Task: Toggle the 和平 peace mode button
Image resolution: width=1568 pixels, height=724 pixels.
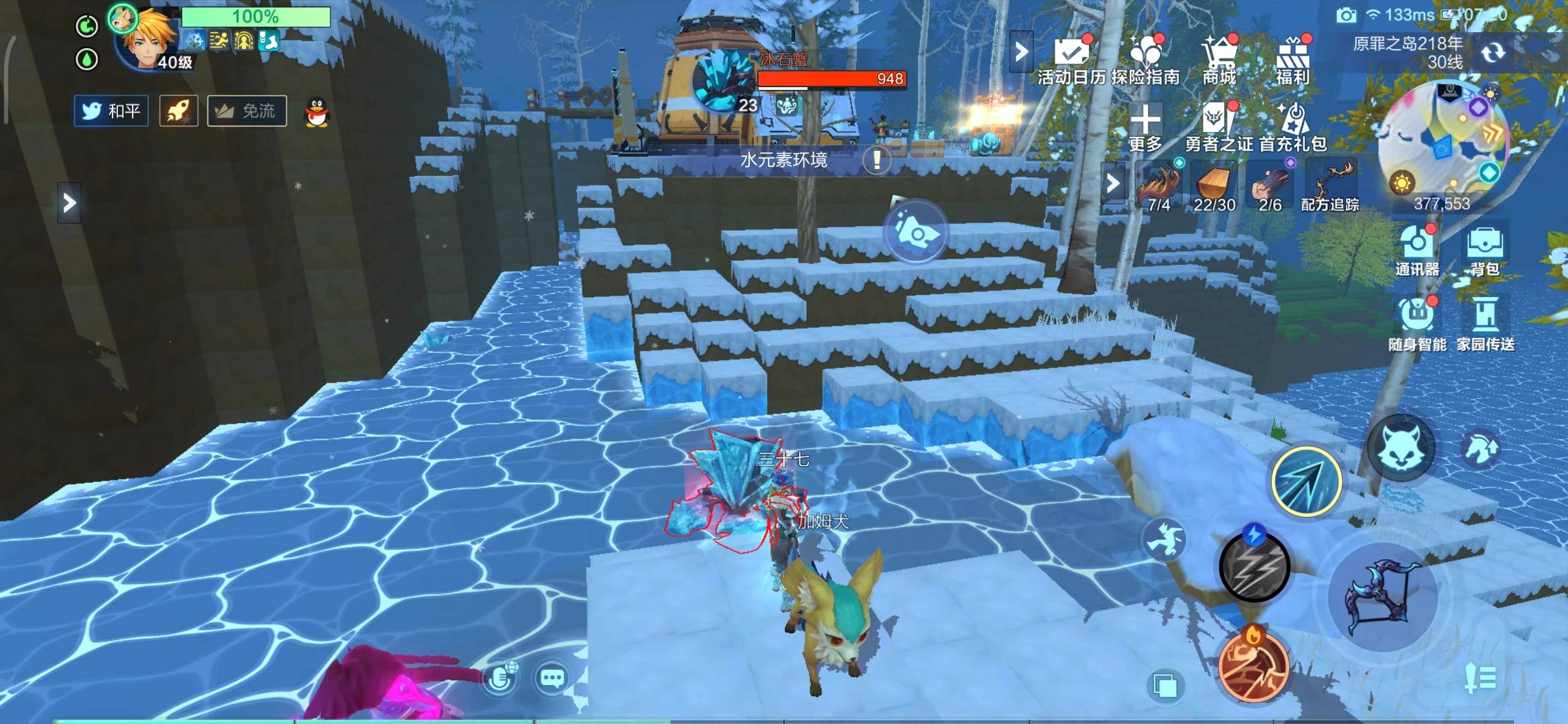Action: click(x=111, y=111)
